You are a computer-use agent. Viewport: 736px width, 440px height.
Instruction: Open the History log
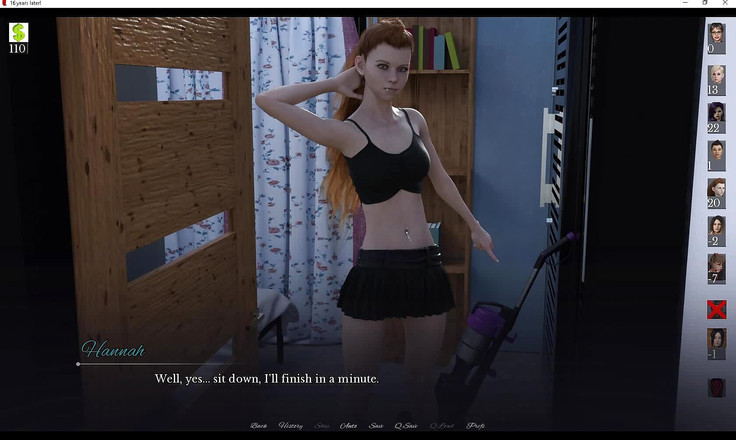pyautogui.click(x=291, y=426)
